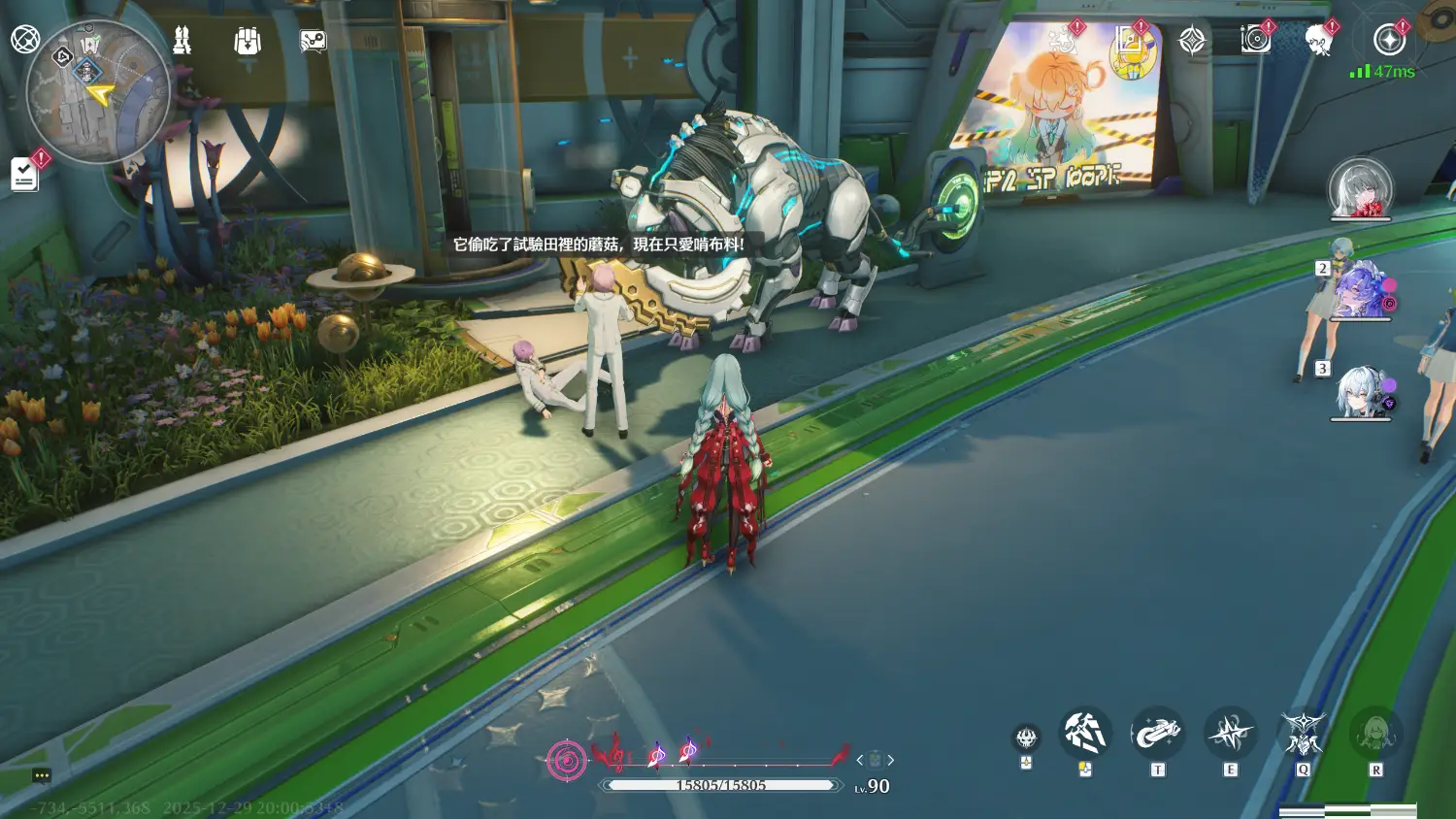Open the quest checklist icon with alert

point(25,174)
